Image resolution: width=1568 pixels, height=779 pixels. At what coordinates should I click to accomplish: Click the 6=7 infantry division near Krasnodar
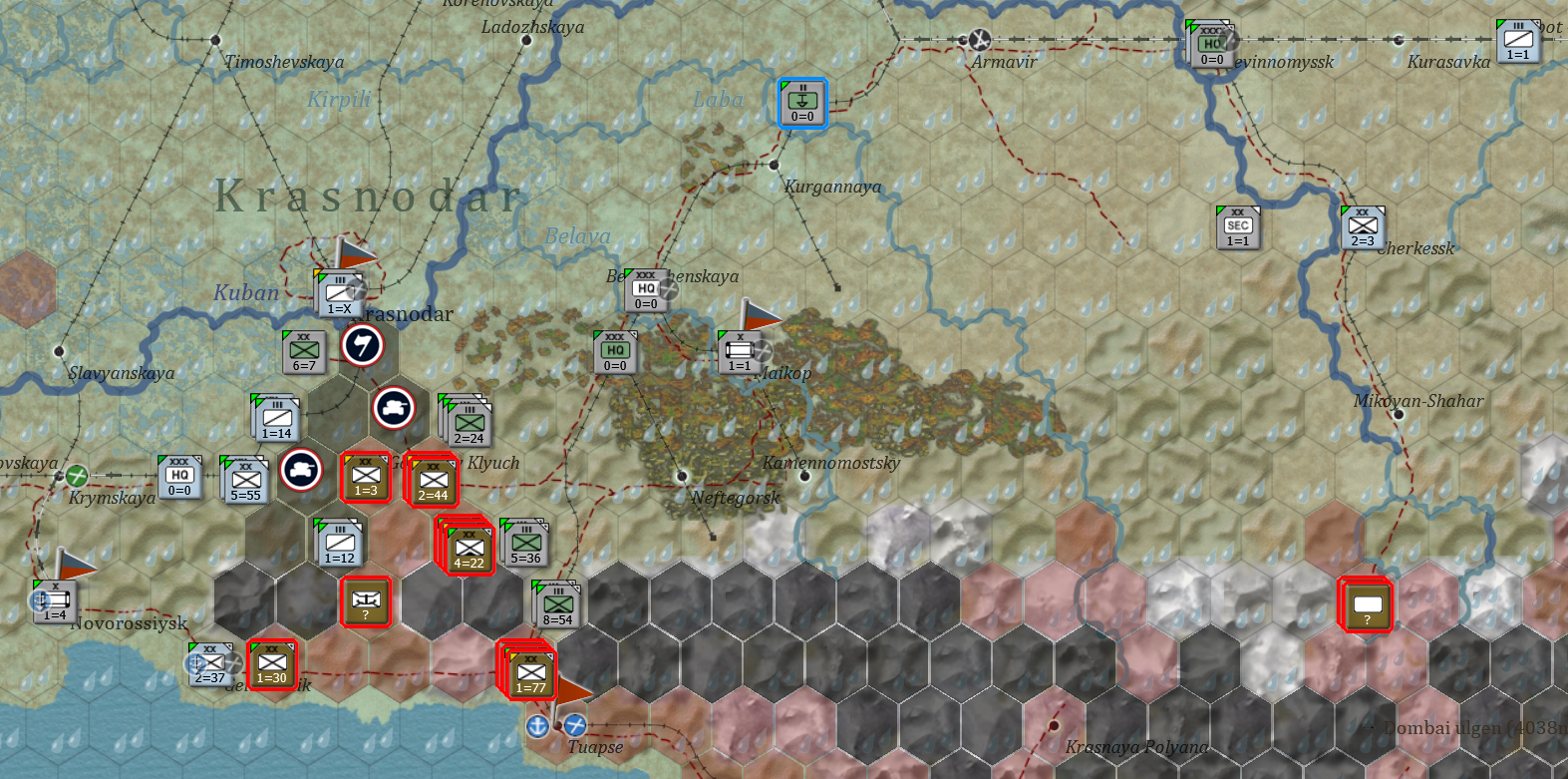[302, 352]
